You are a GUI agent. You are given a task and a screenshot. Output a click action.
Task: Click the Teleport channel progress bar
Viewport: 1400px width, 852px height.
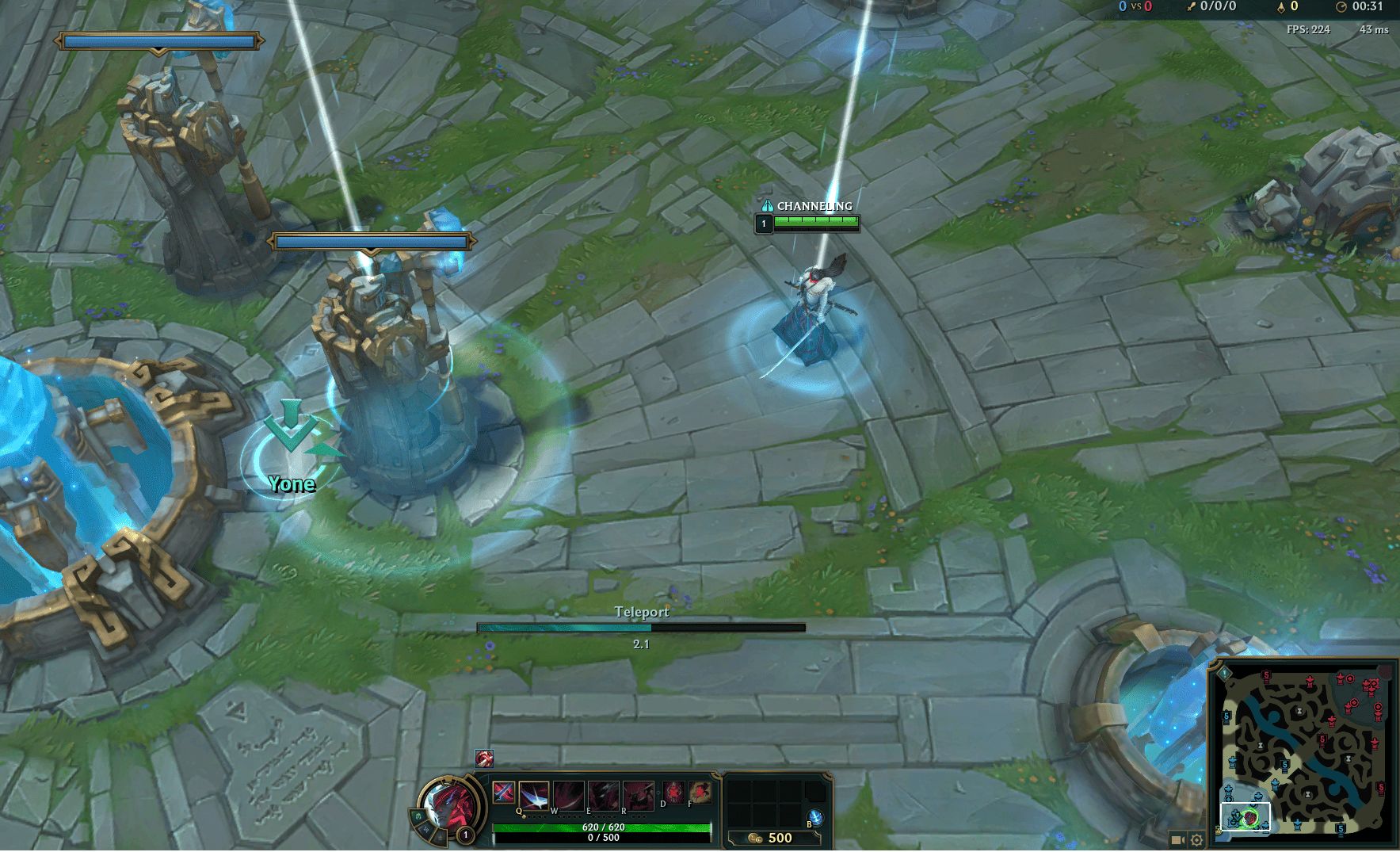(642, 627)
